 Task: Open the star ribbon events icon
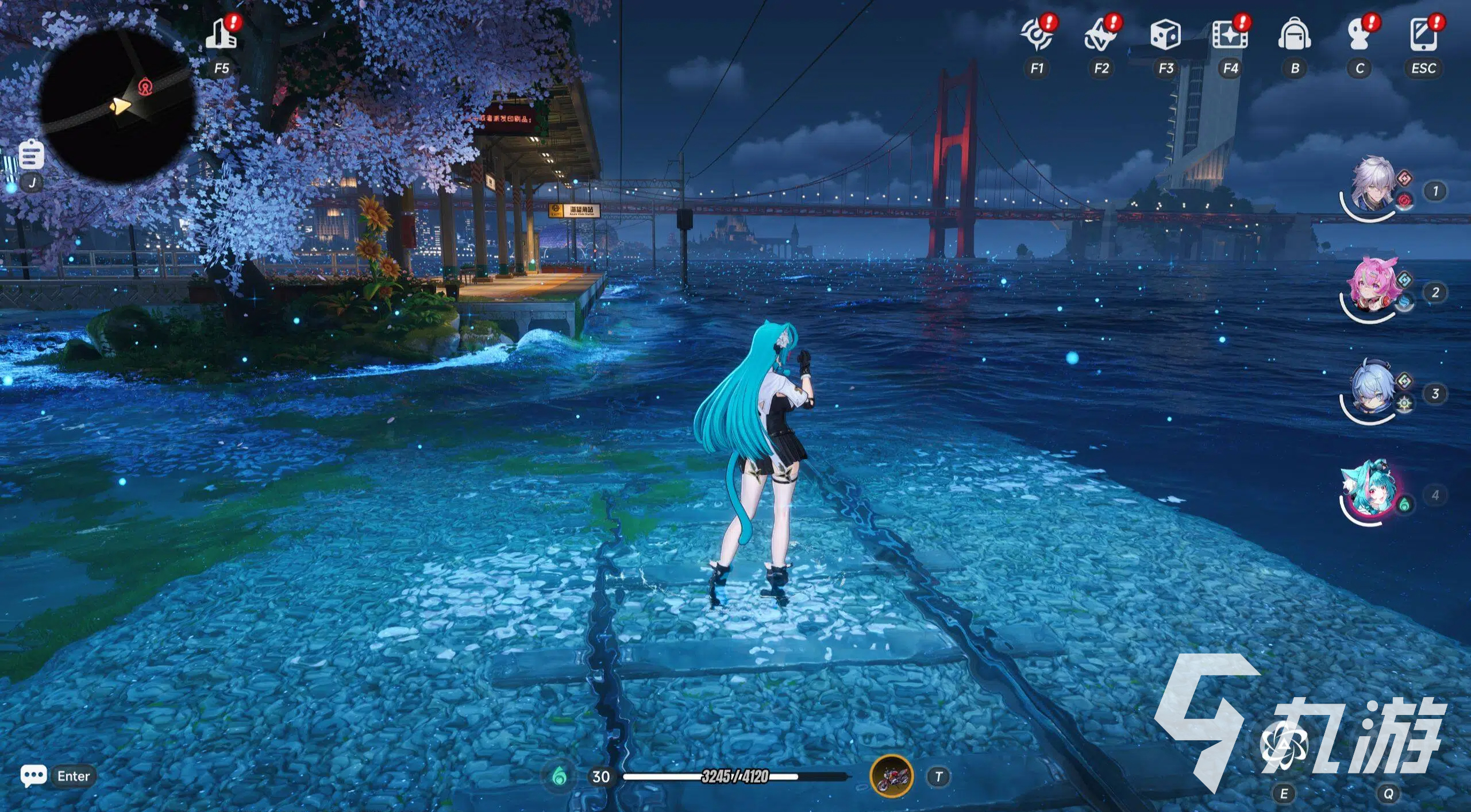pos(1100,36)
